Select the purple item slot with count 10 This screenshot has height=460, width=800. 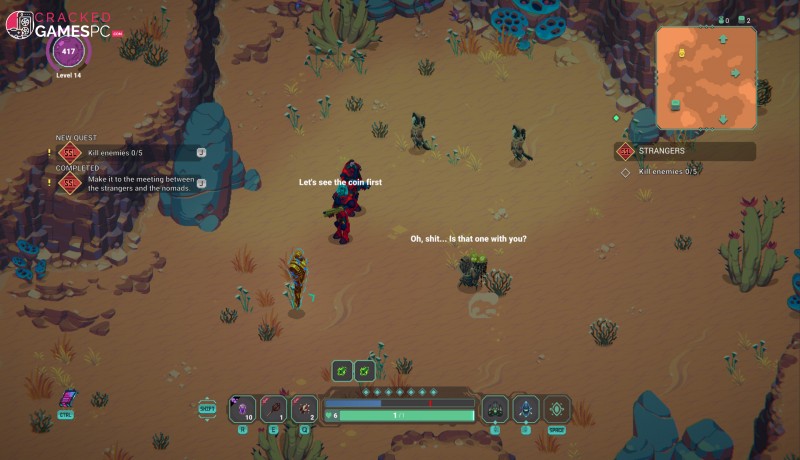click(243, 408)
